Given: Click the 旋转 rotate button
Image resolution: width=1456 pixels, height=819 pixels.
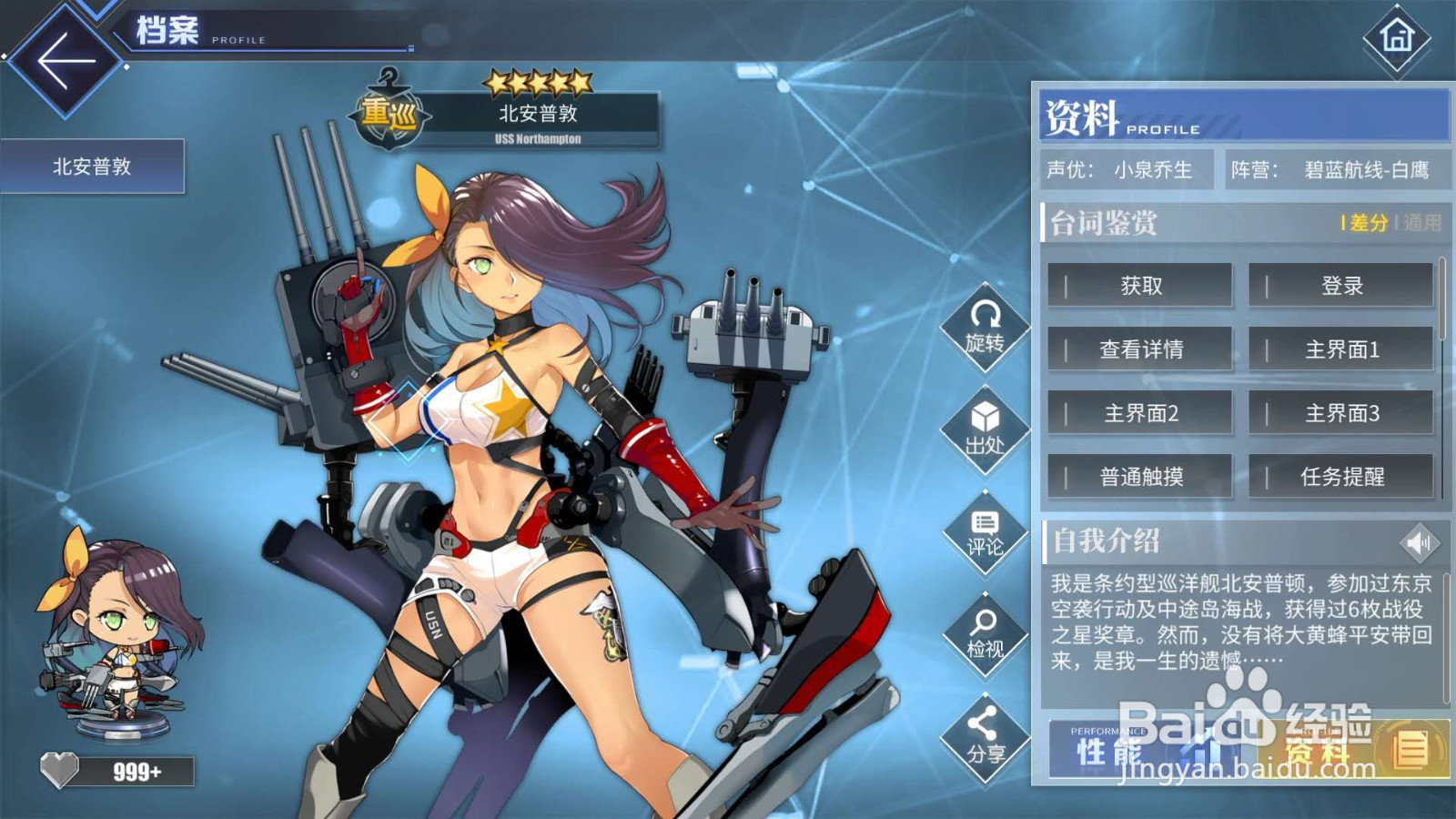Looking at the screenshot, I should (x=985, y=328).
